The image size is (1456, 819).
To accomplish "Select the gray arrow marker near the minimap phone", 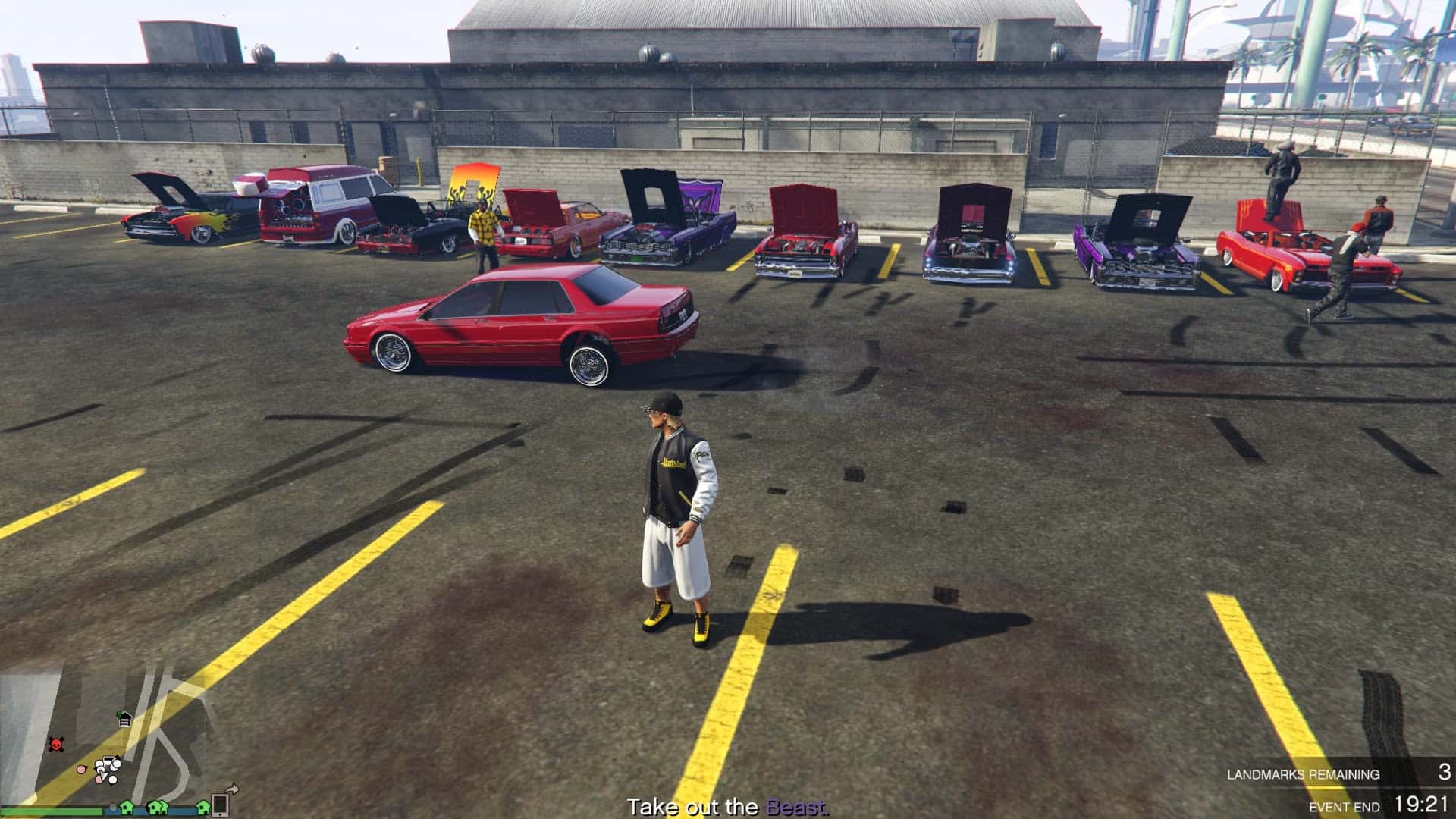I will tap(233, 789).
